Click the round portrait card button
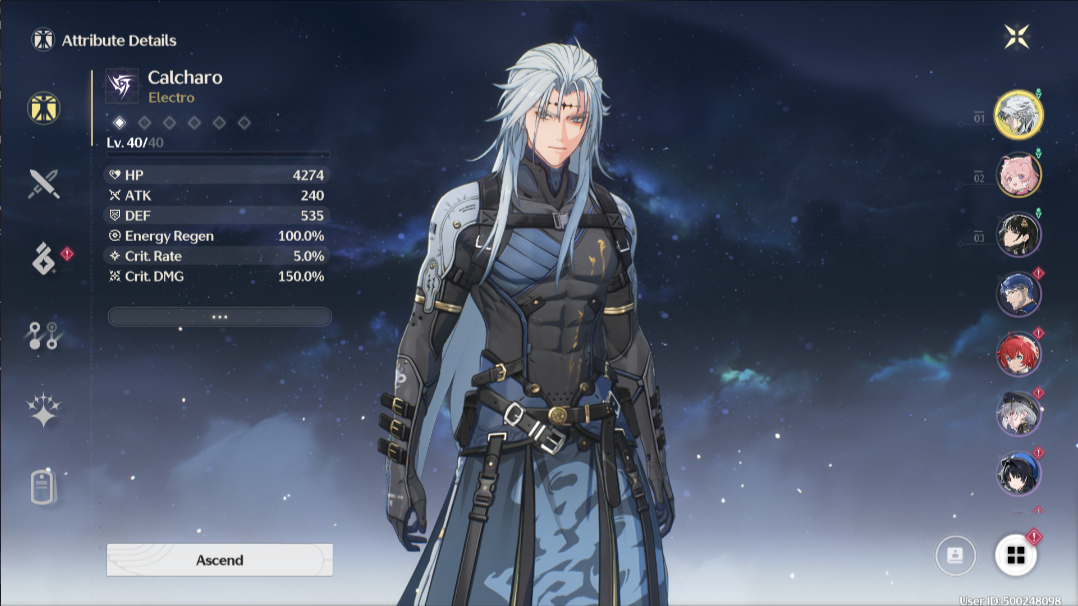The image size is (1078, 606). point(955,556)
